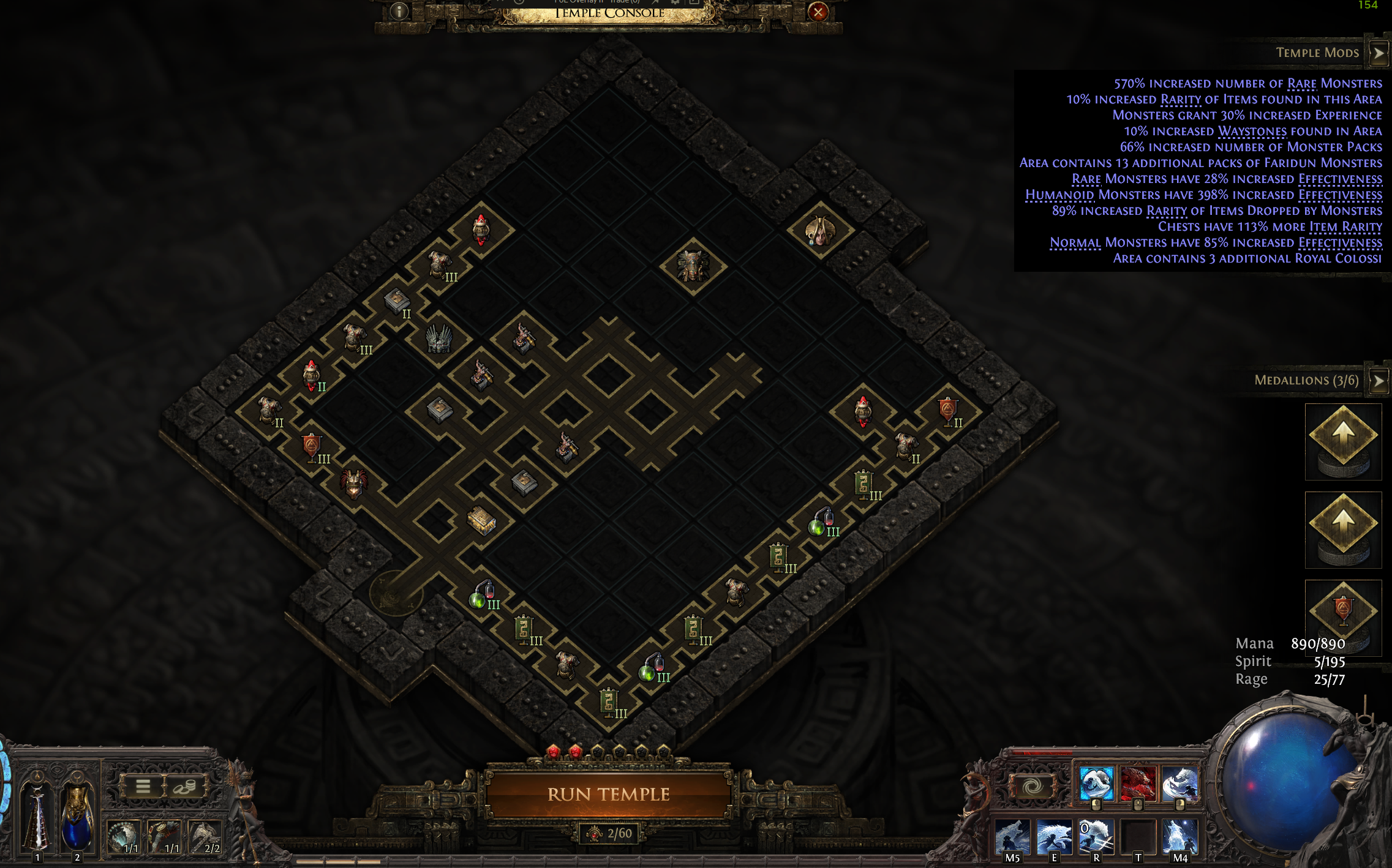Activate the blue-bordered white bear skill

(x=1096, y=784)
